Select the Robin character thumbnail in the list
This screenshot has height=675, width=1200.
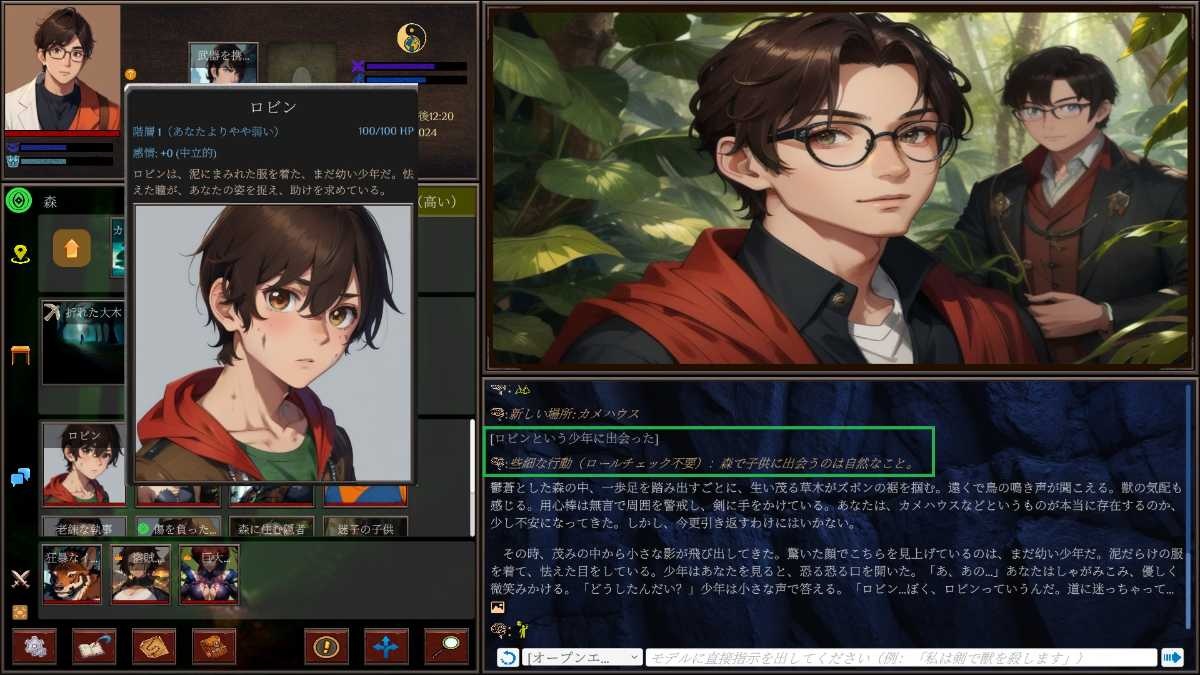tap(84, 463)
